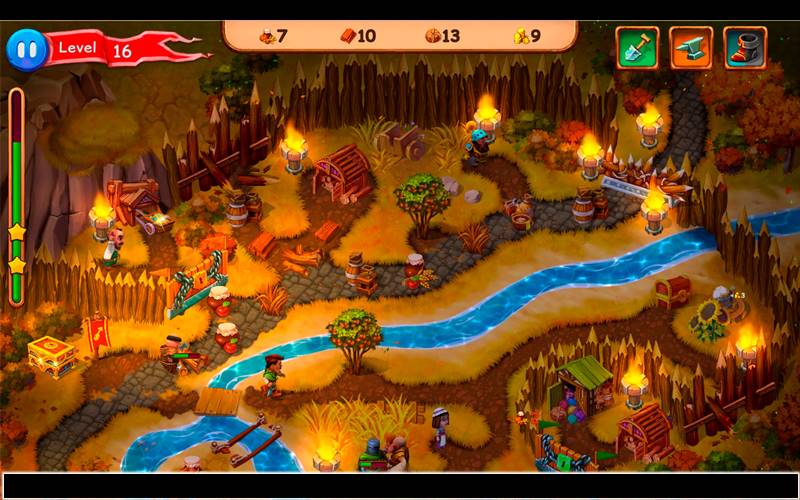Activate the boot speed bonus
This screenshot has height=500, width=800.
(x=745, y=47)
